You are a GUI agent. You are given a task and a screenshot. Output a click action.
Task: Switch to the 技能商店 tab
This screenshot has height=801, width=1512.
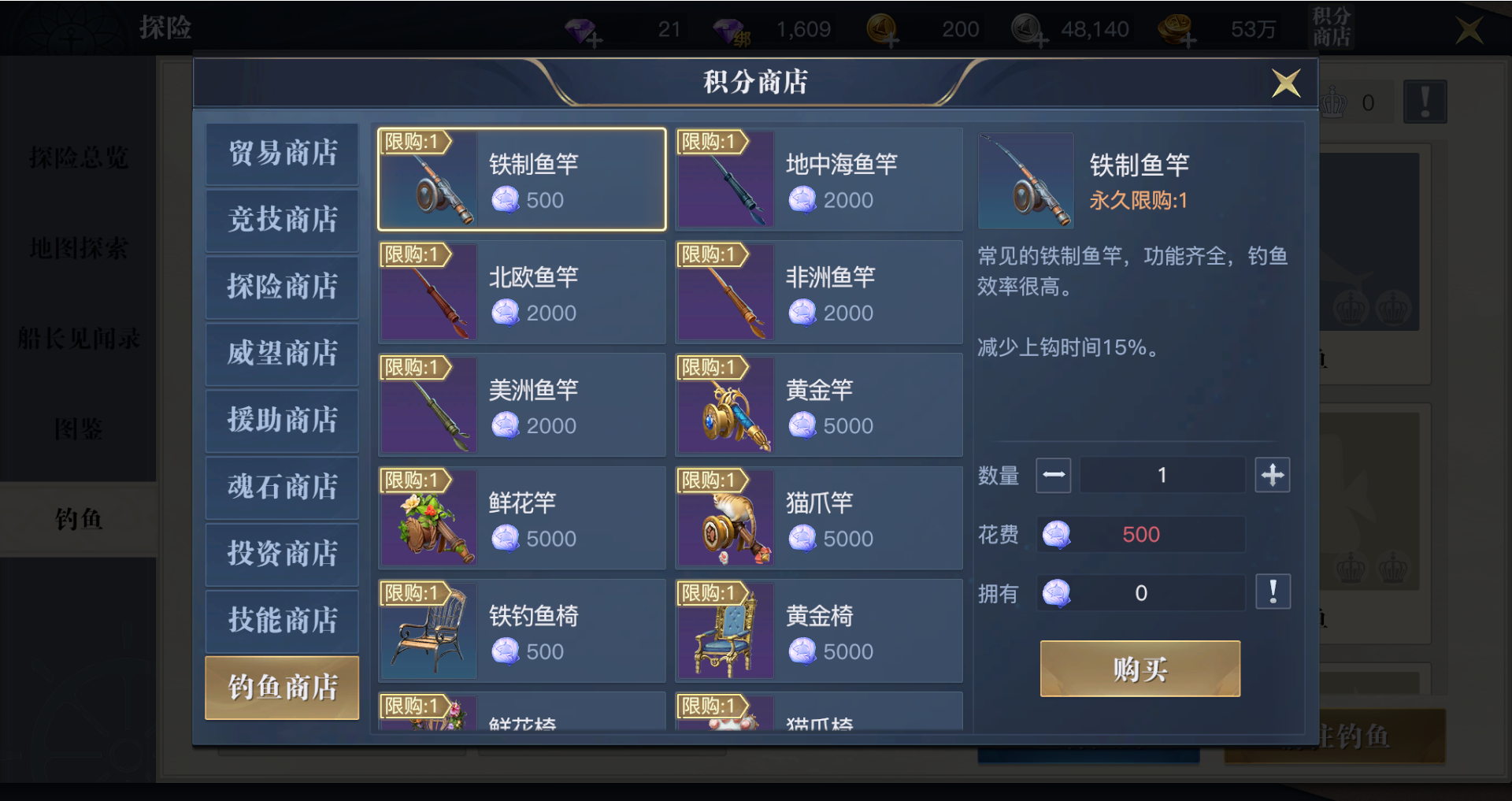tap(281, 621)
